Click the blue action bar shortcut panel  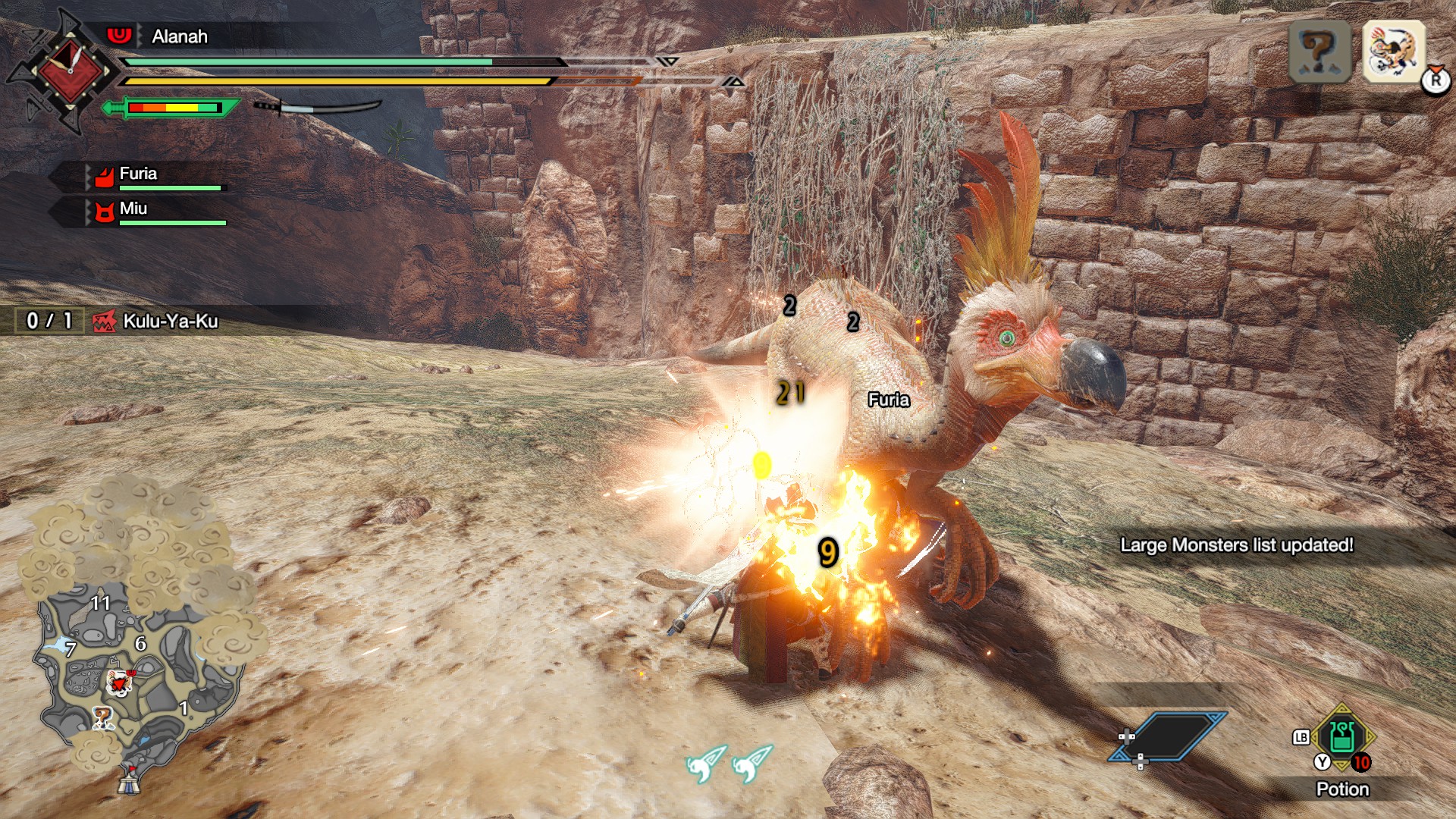click(x=1169, y=736)
